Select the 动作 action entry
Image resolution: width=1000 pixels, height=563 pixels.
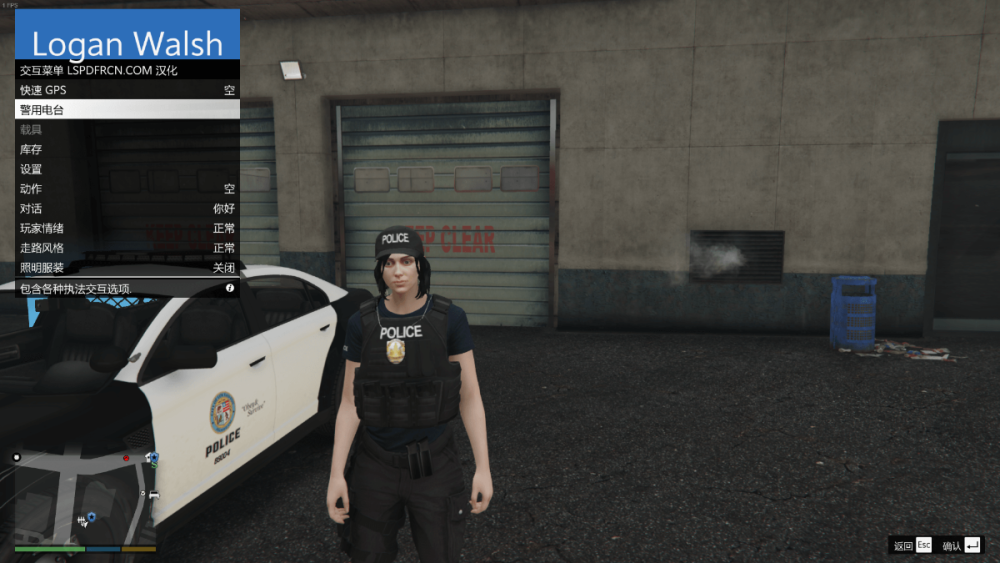(x=127, y=189)
